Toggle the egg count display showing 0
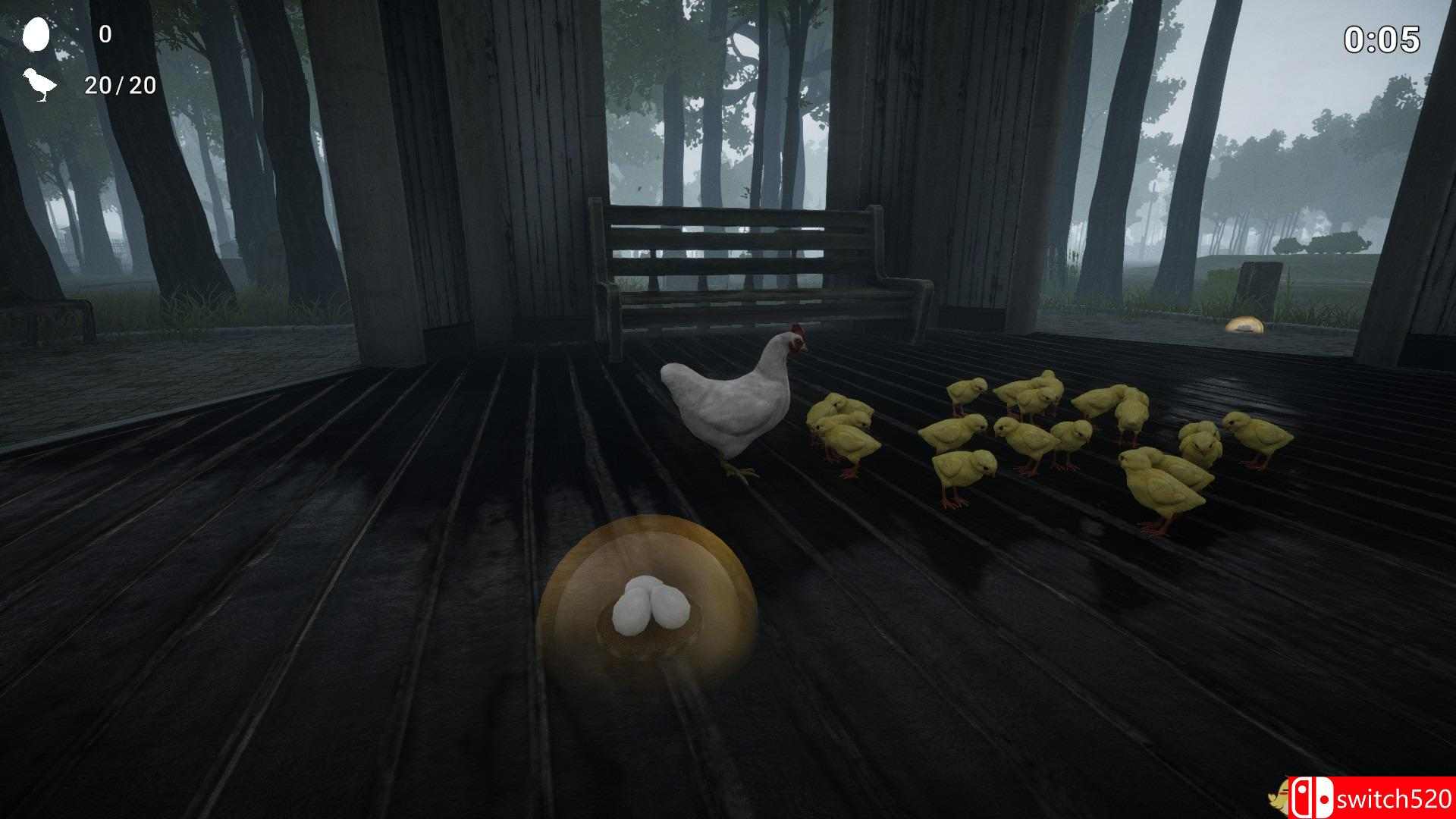 click(105, 35)
